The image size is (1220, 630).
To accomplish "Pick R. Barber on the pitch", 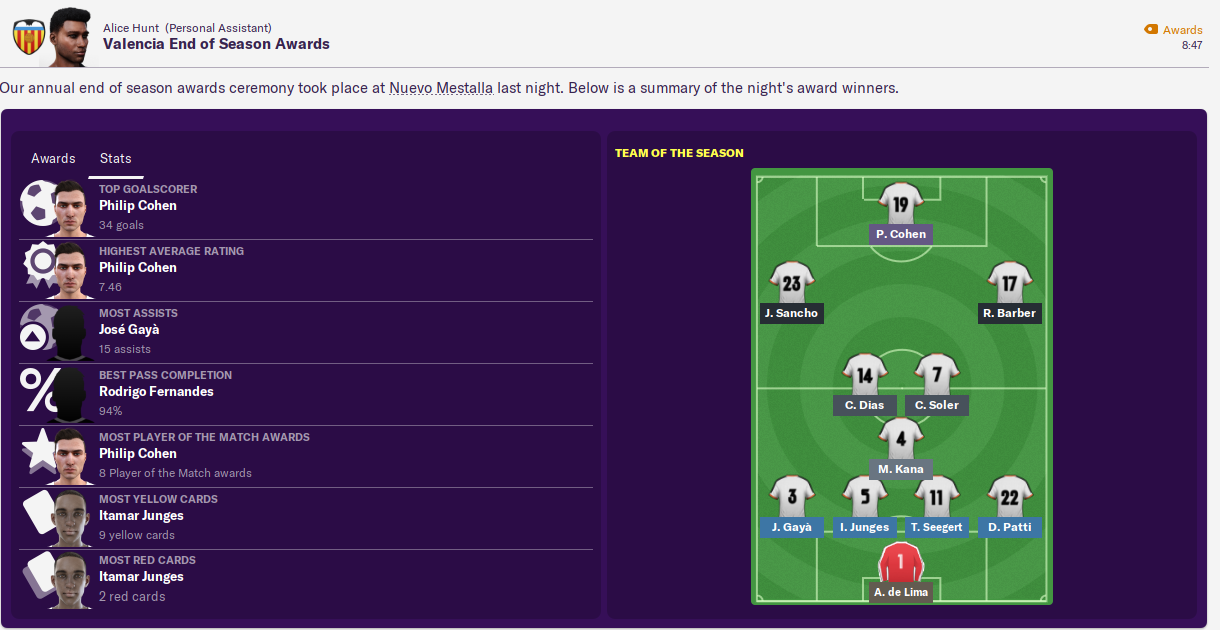I will tap(1009, 313).
